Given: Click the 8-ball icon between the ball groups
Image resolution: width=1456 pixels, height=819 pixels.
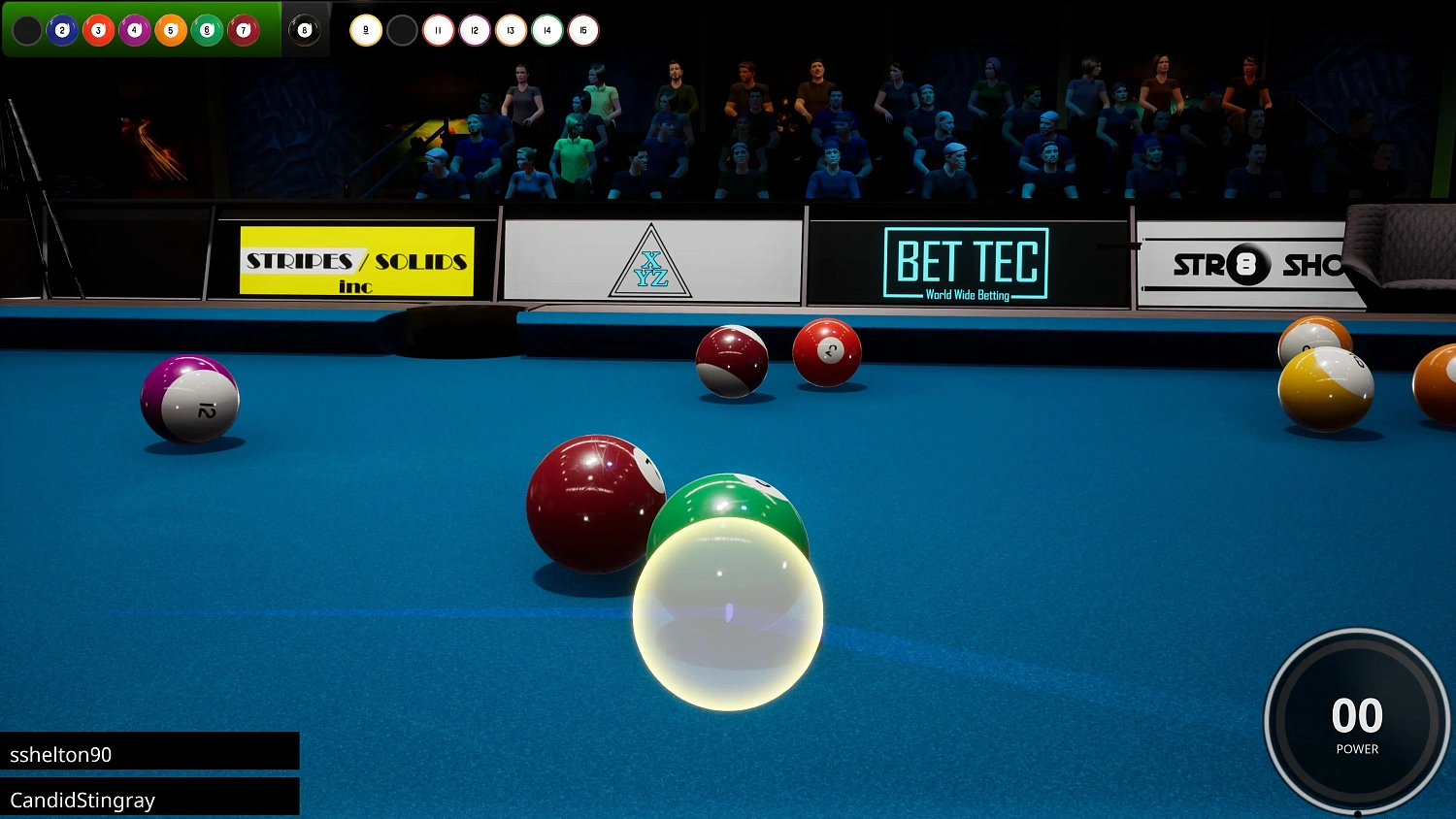Looking at the screenshot, I should pos(305,30).
